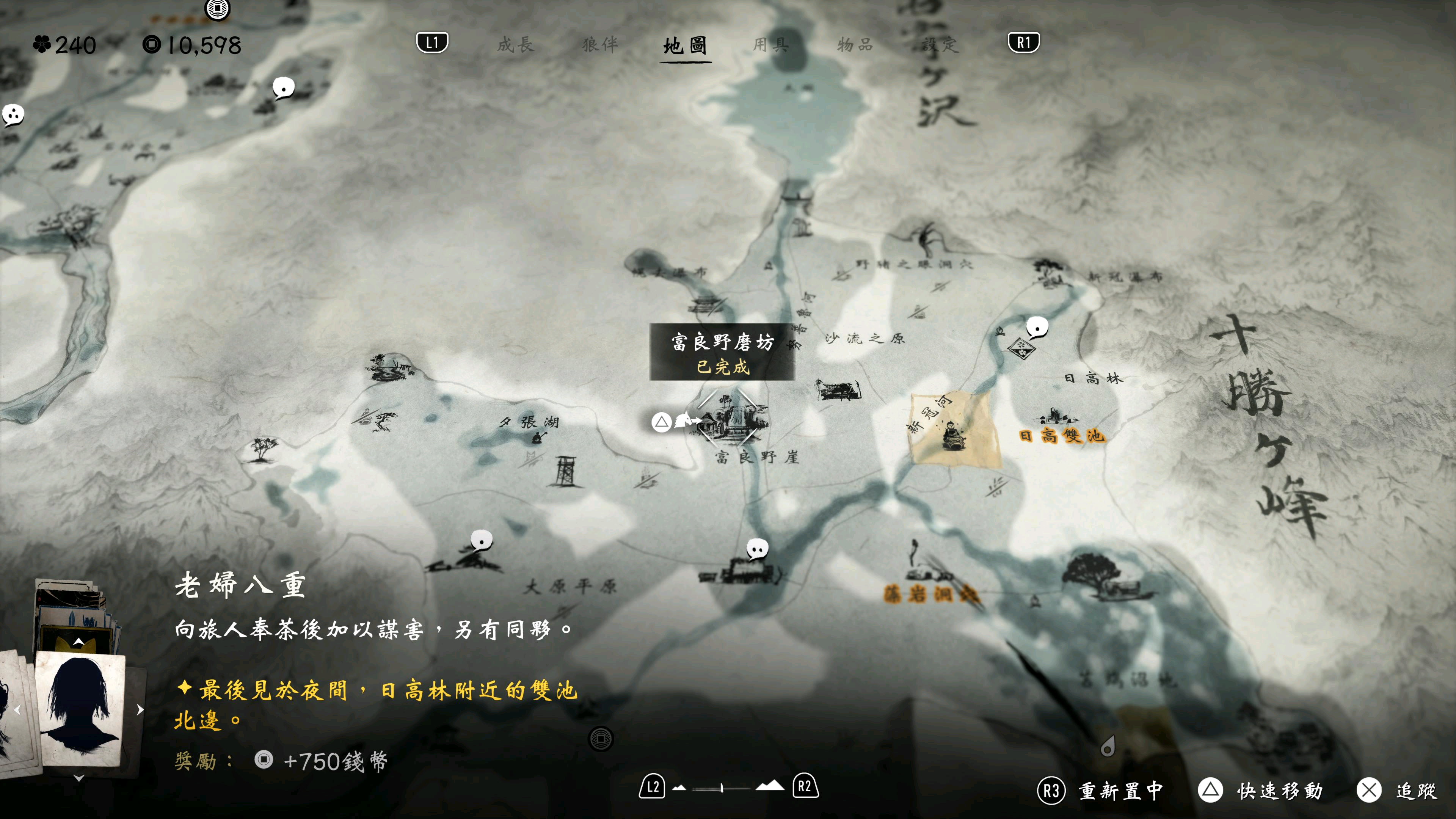Click the coin marker on the lower map

click(600, 738)
